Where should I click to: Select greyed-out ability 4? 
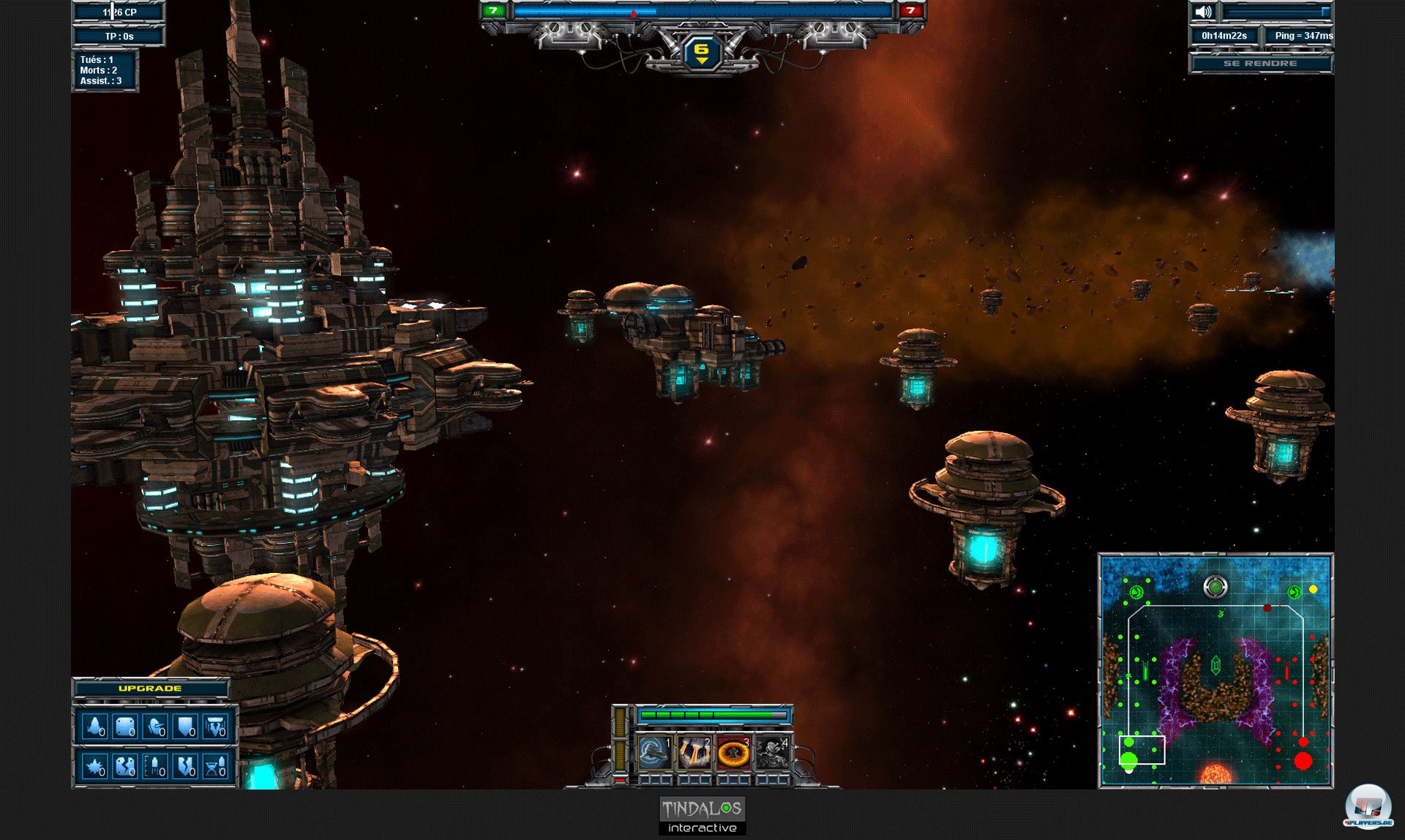click(x=772, y=752)
